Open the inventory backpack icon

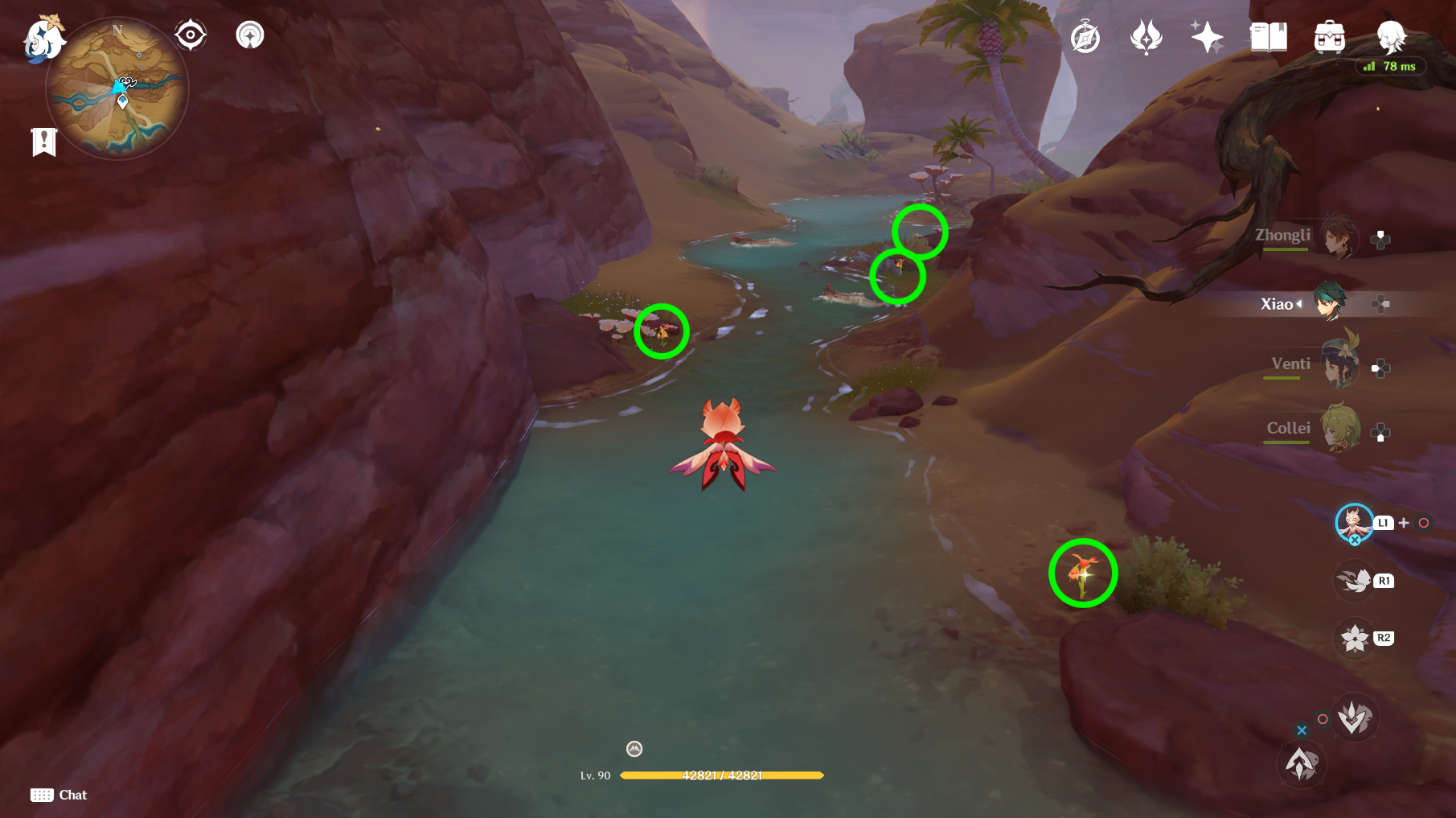click(x=1329, y=38)
